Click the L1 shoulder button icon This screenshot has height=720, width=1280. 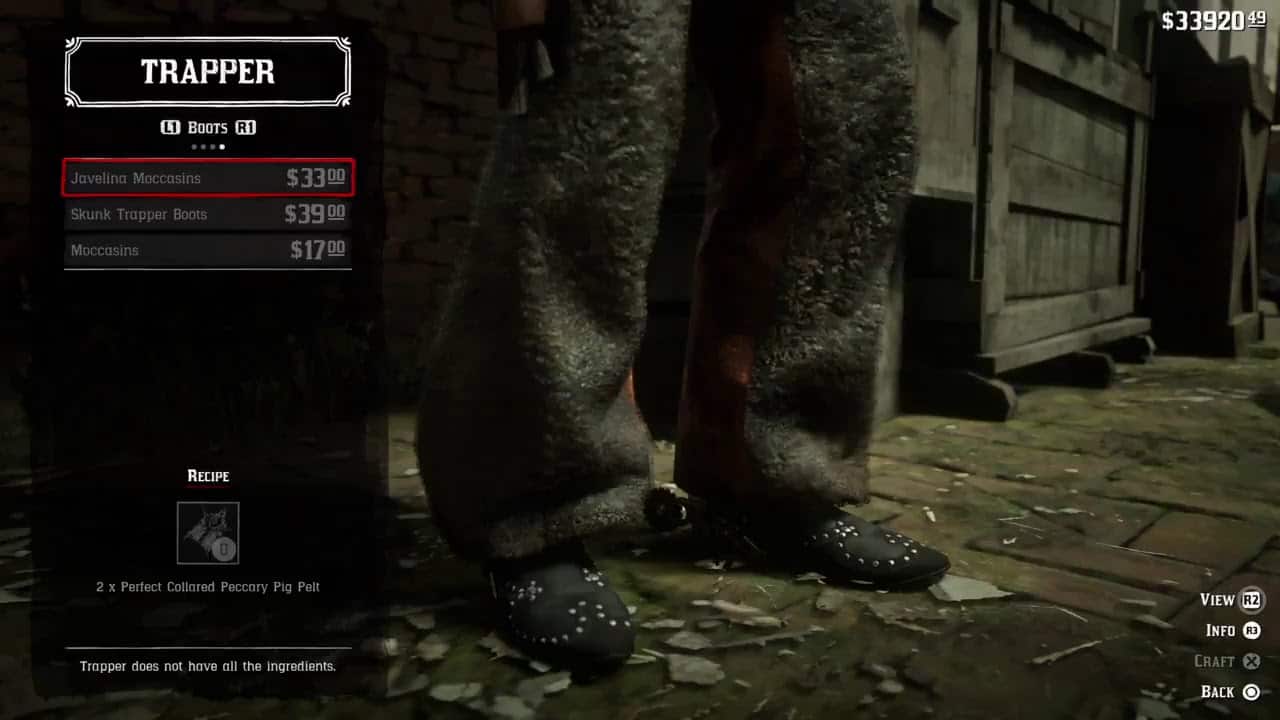click(170, 127)
